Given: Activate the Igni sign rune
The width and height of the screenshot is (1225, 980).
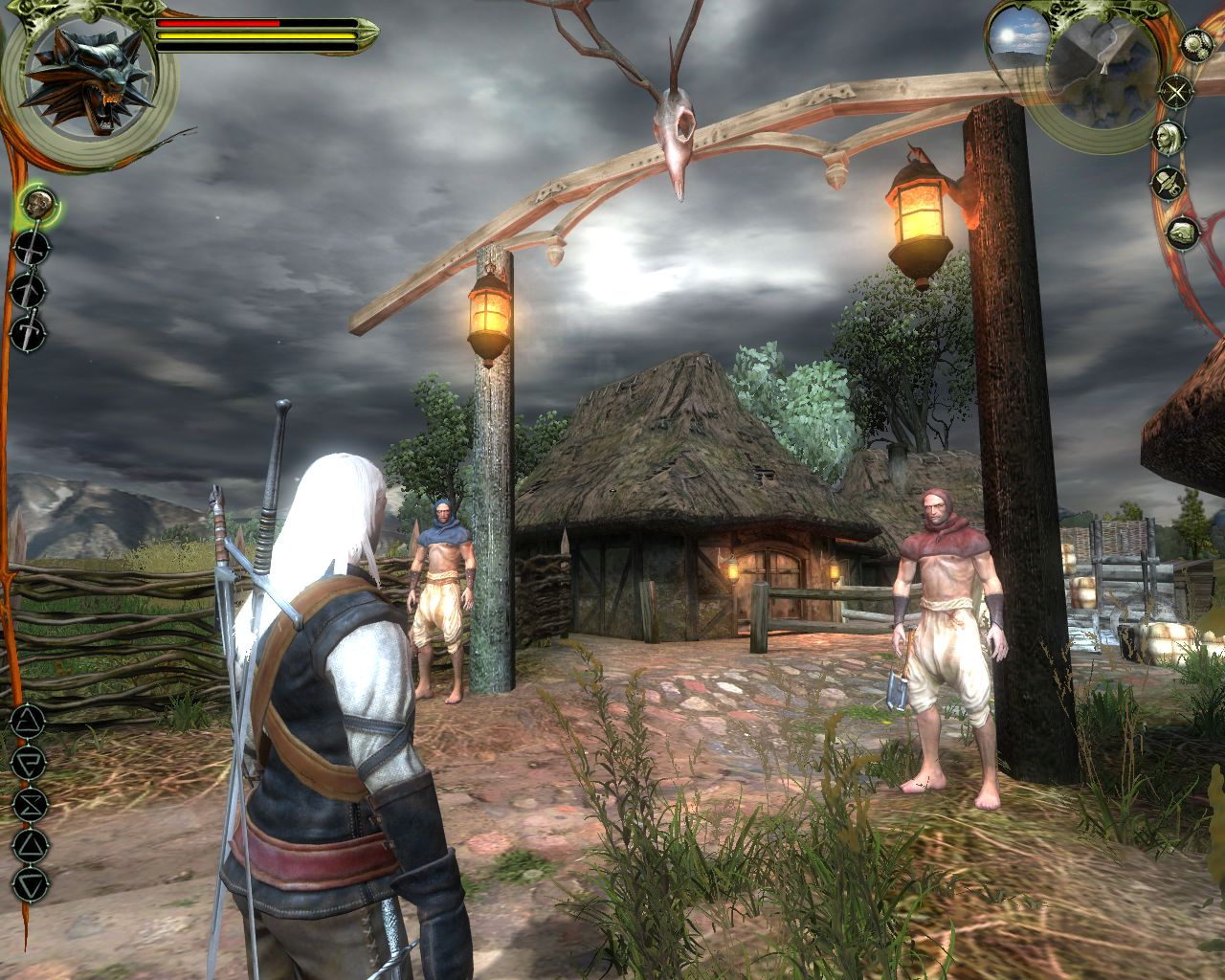Looking at the screenshot, I should click(30, 763).
